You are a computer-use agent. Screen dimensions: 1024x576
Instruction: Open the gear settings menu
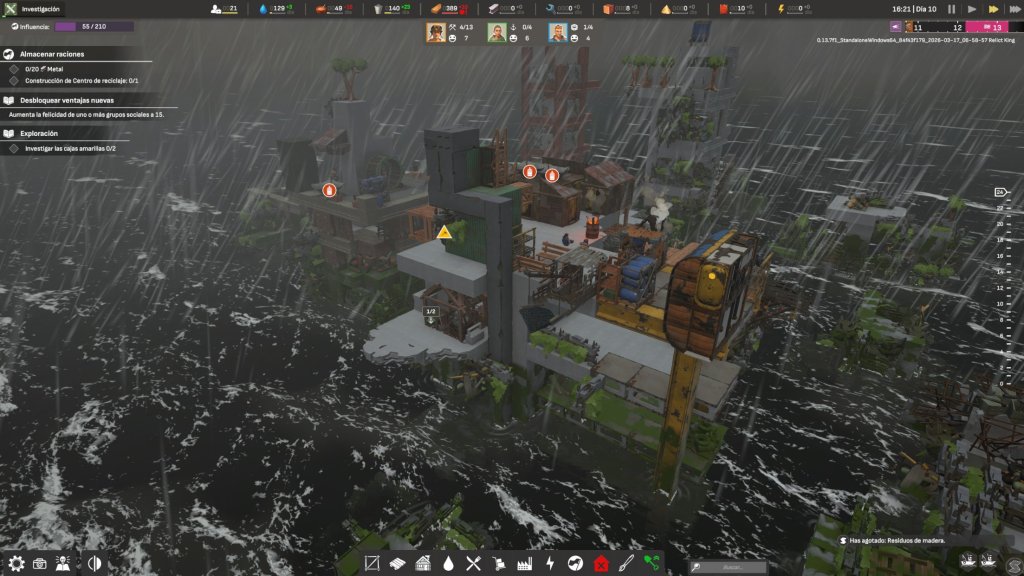coord(15,564)
